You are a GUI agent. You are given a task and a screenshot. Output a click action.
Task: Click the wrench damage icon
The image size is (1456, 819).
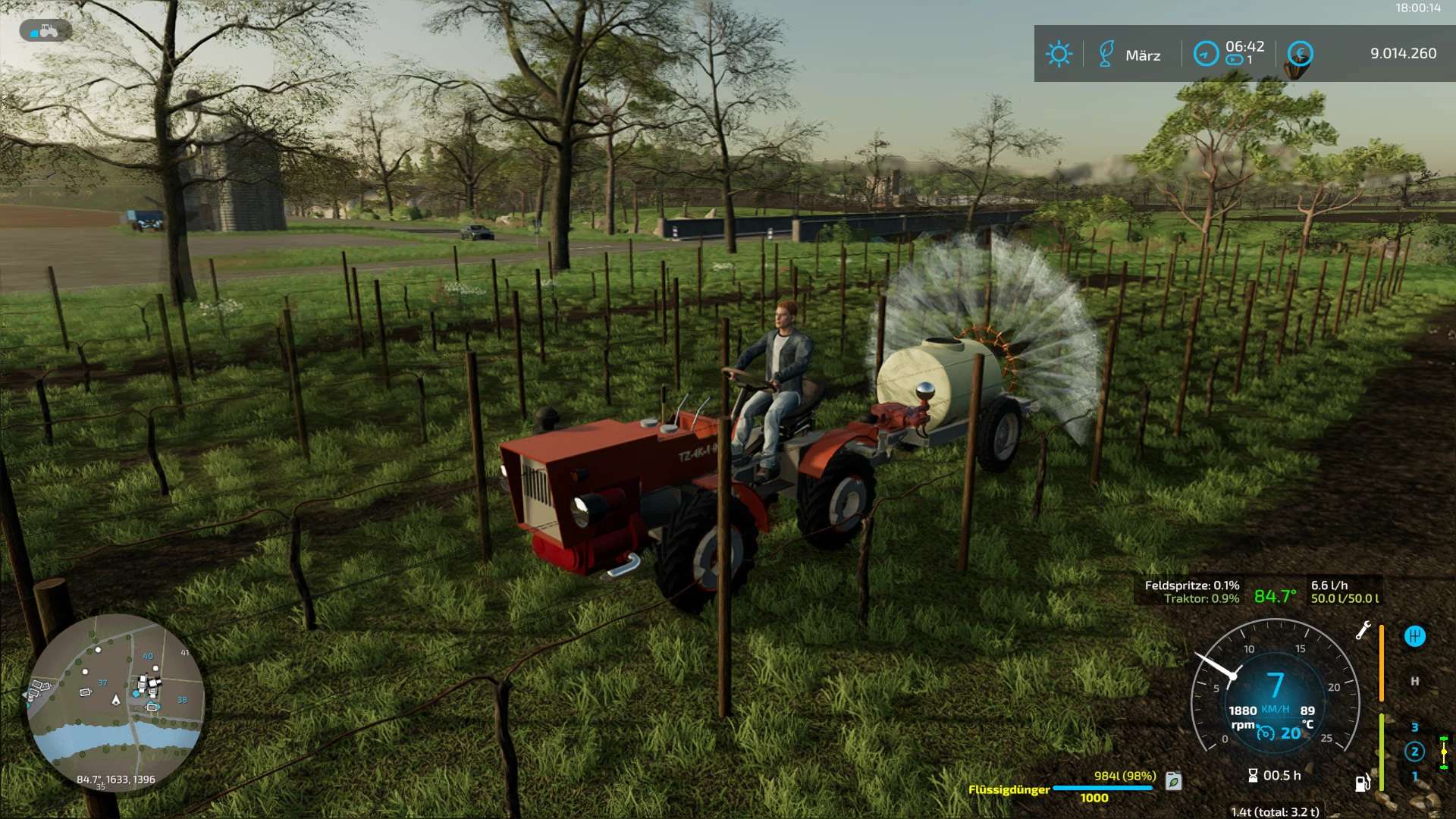(1363, 630)
